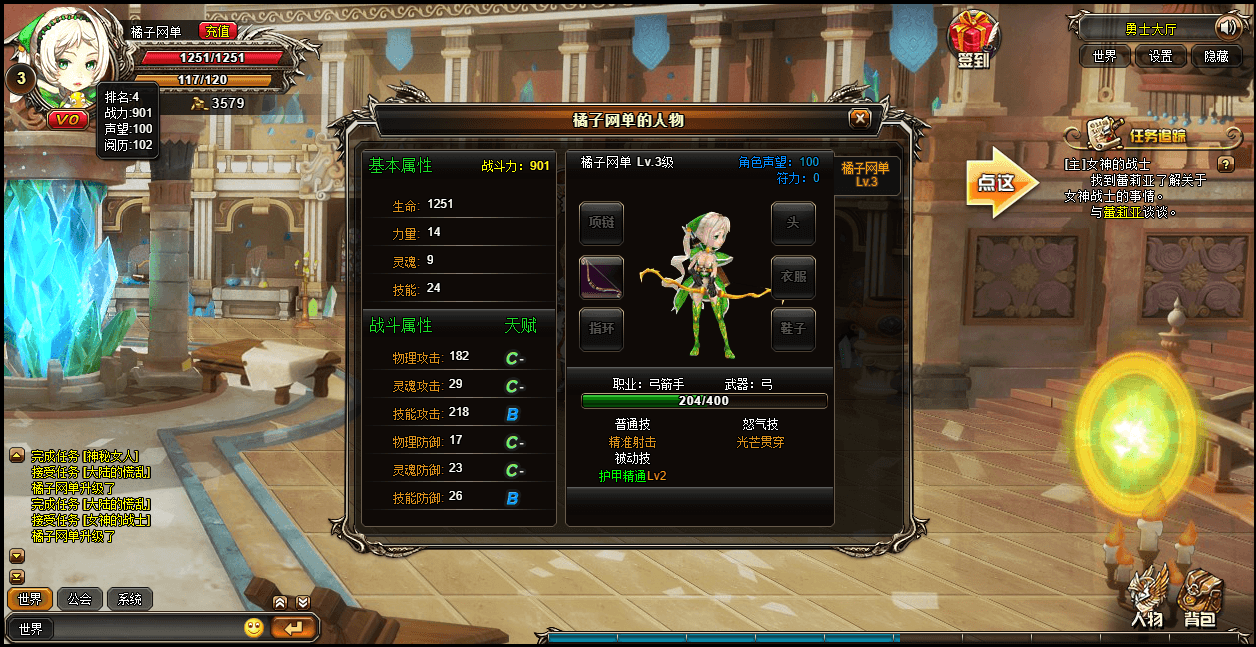Select the 项链 necklace equipment slot
The width and height of the screenshot is (1256, 647).
point(601,224)
